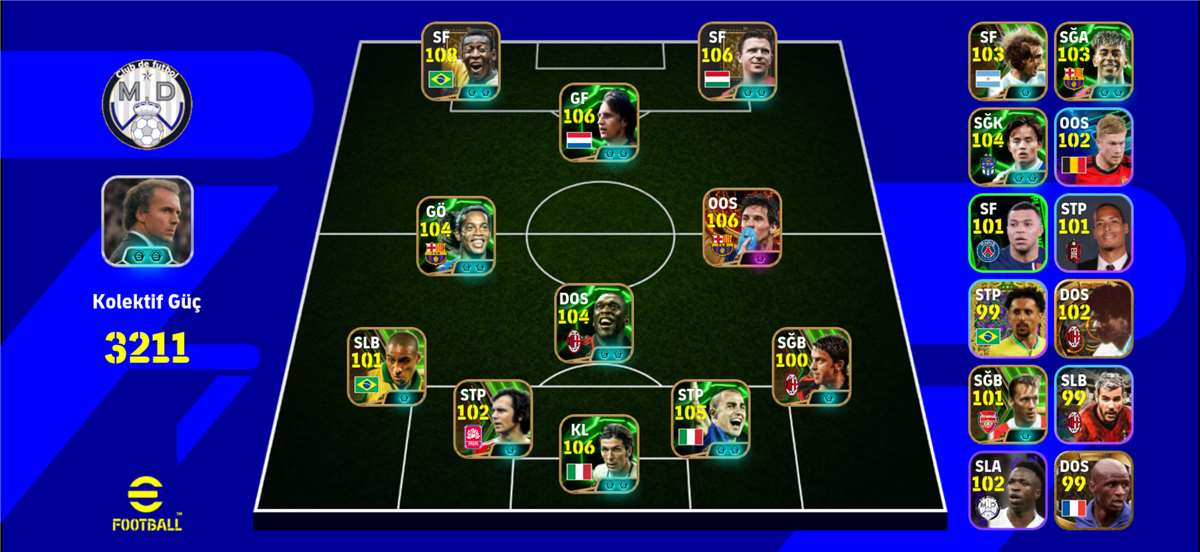Select the STP 102 centre-back card
The image size is (1200, 552).
493,418
